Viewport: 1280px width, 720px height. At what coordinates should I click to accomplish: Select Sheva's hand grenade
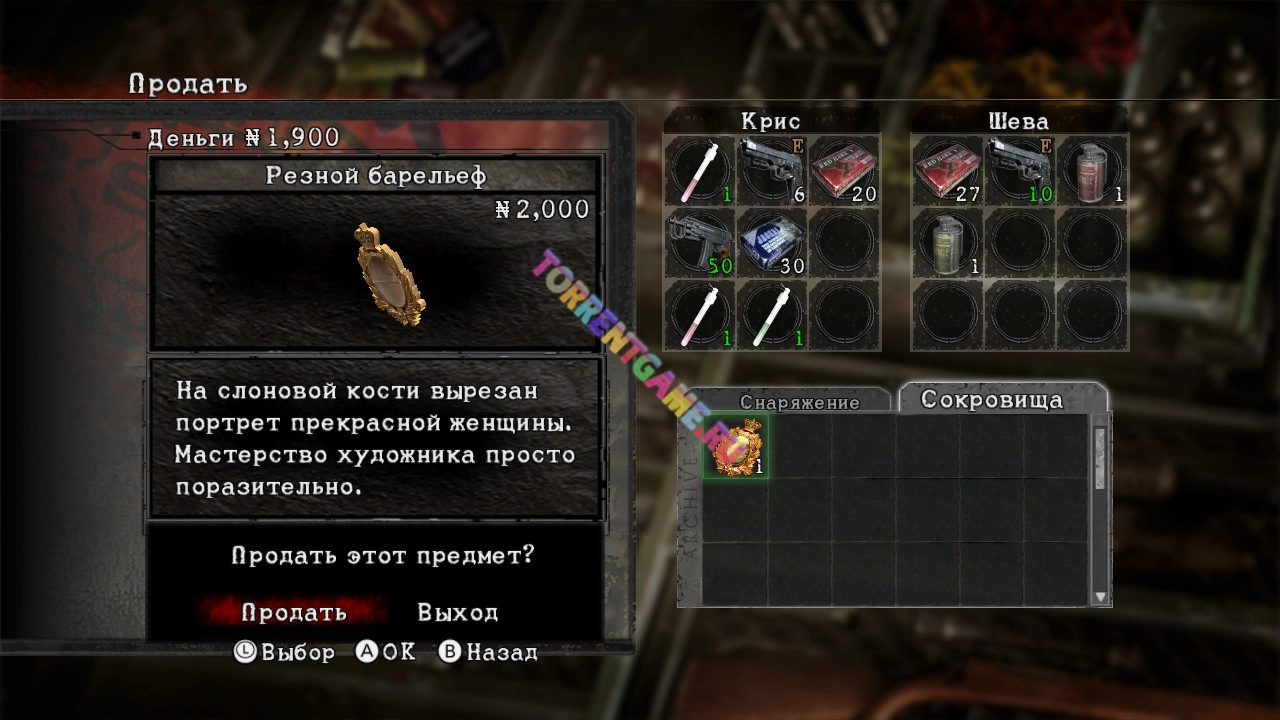click(x=946, y=243)
